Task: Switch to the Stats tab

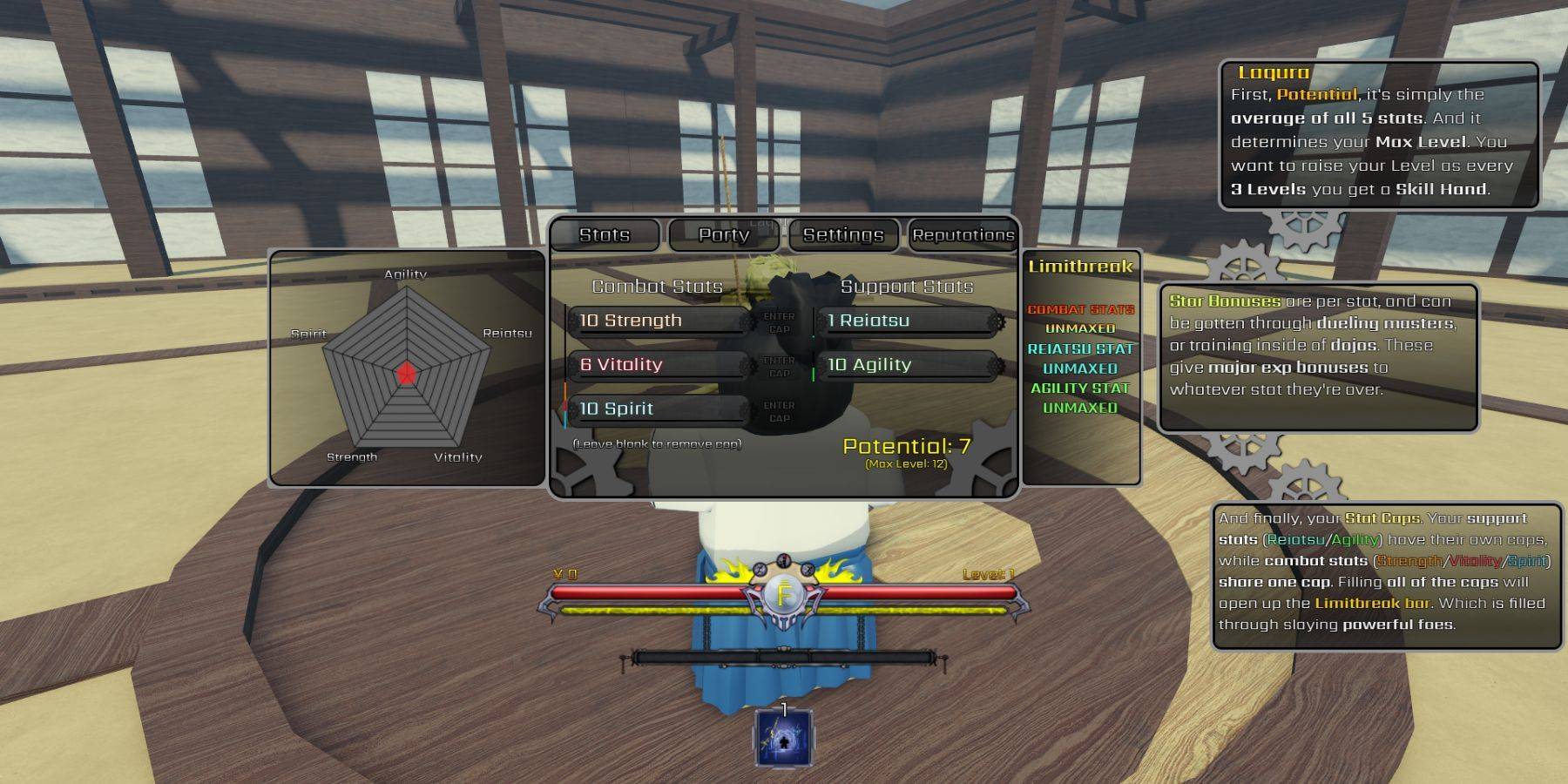Action: [x=605, y=235]
